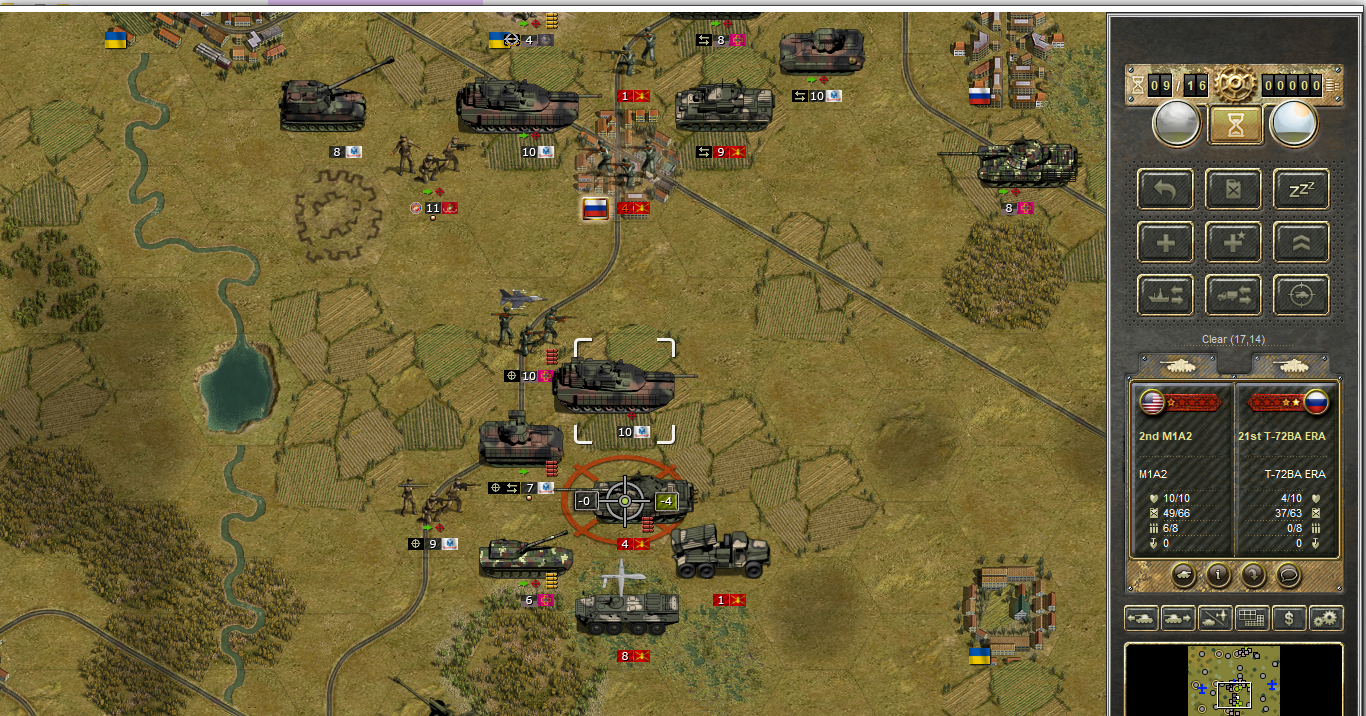Click the ship embark swap button

click(x=1165, y=295)
